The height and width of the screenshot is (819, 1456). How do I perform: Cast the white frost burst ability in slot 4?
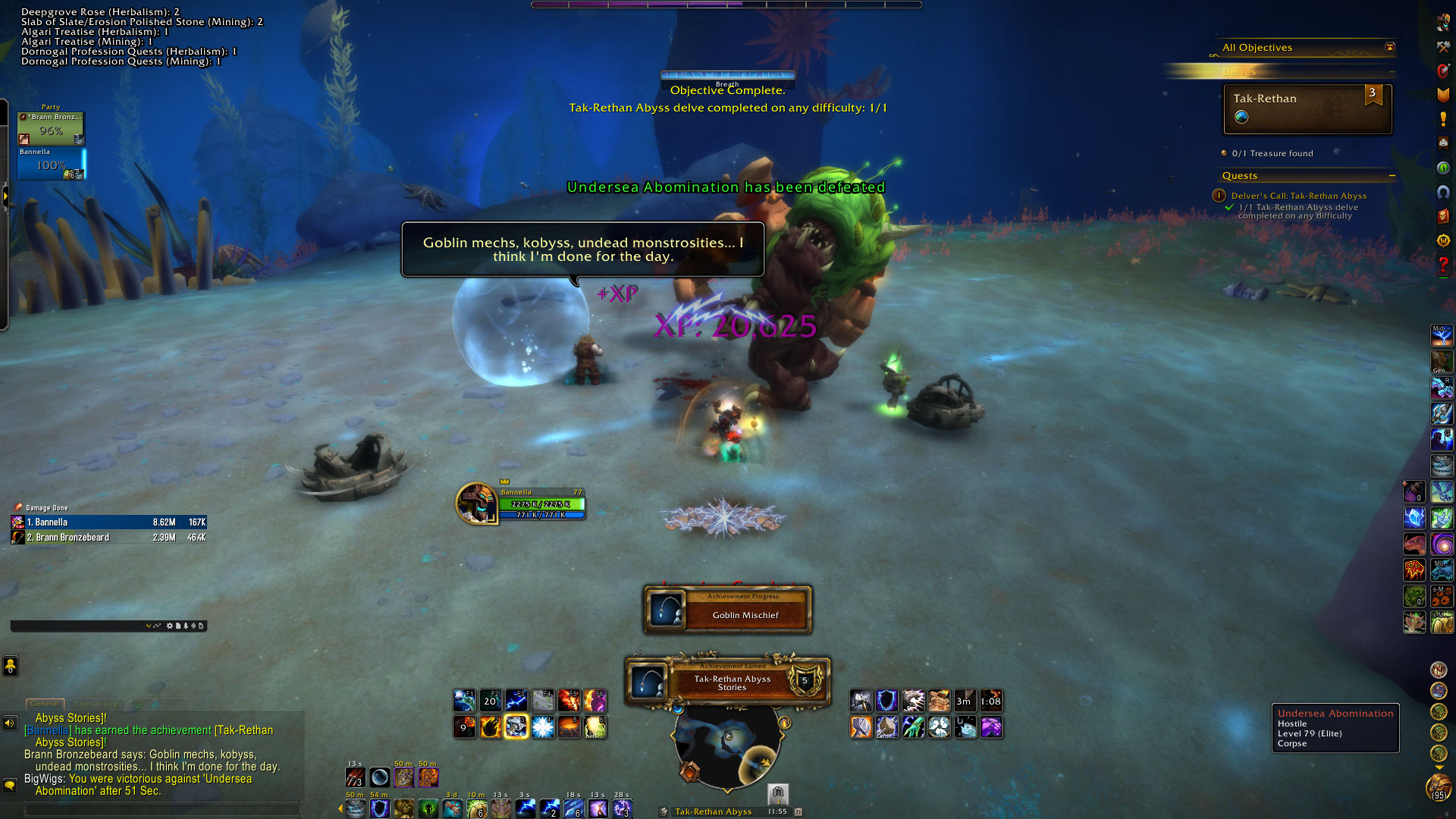pos(542,727)
